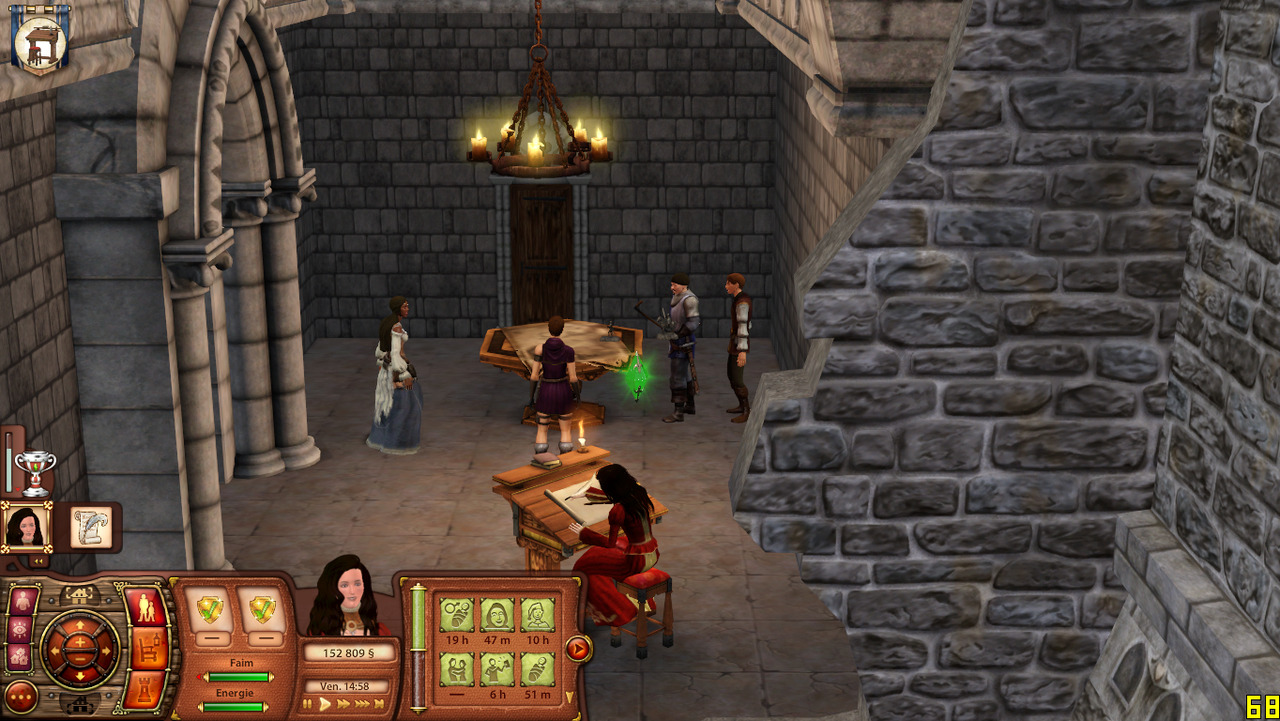Set game speed to double fast-forward
The image size is (1280, 721).
[344, 704]
